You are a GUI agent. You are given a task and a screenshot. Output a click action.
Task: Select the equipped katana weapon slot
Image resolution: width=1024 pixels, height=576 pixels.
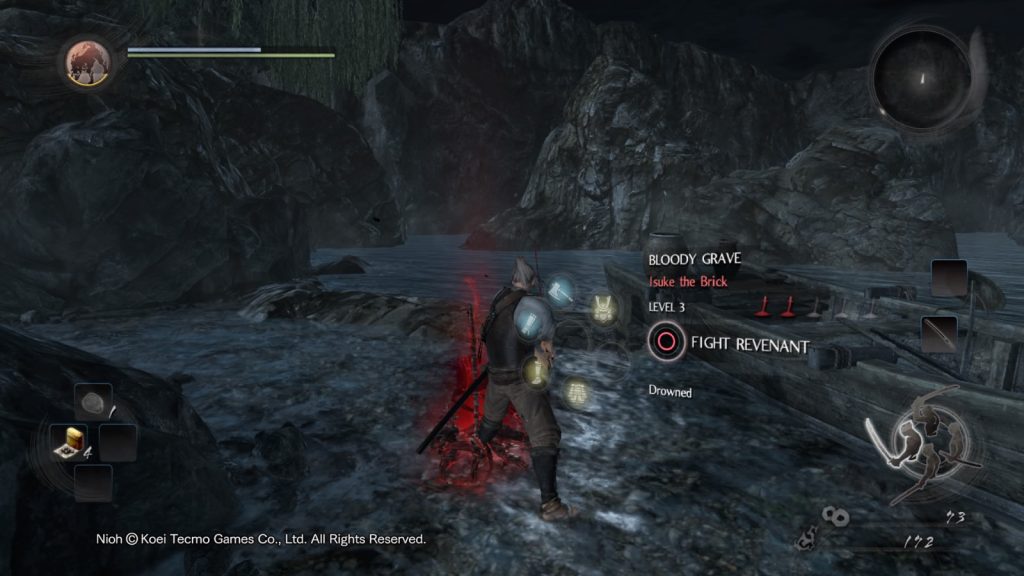[x=941, y=332]
